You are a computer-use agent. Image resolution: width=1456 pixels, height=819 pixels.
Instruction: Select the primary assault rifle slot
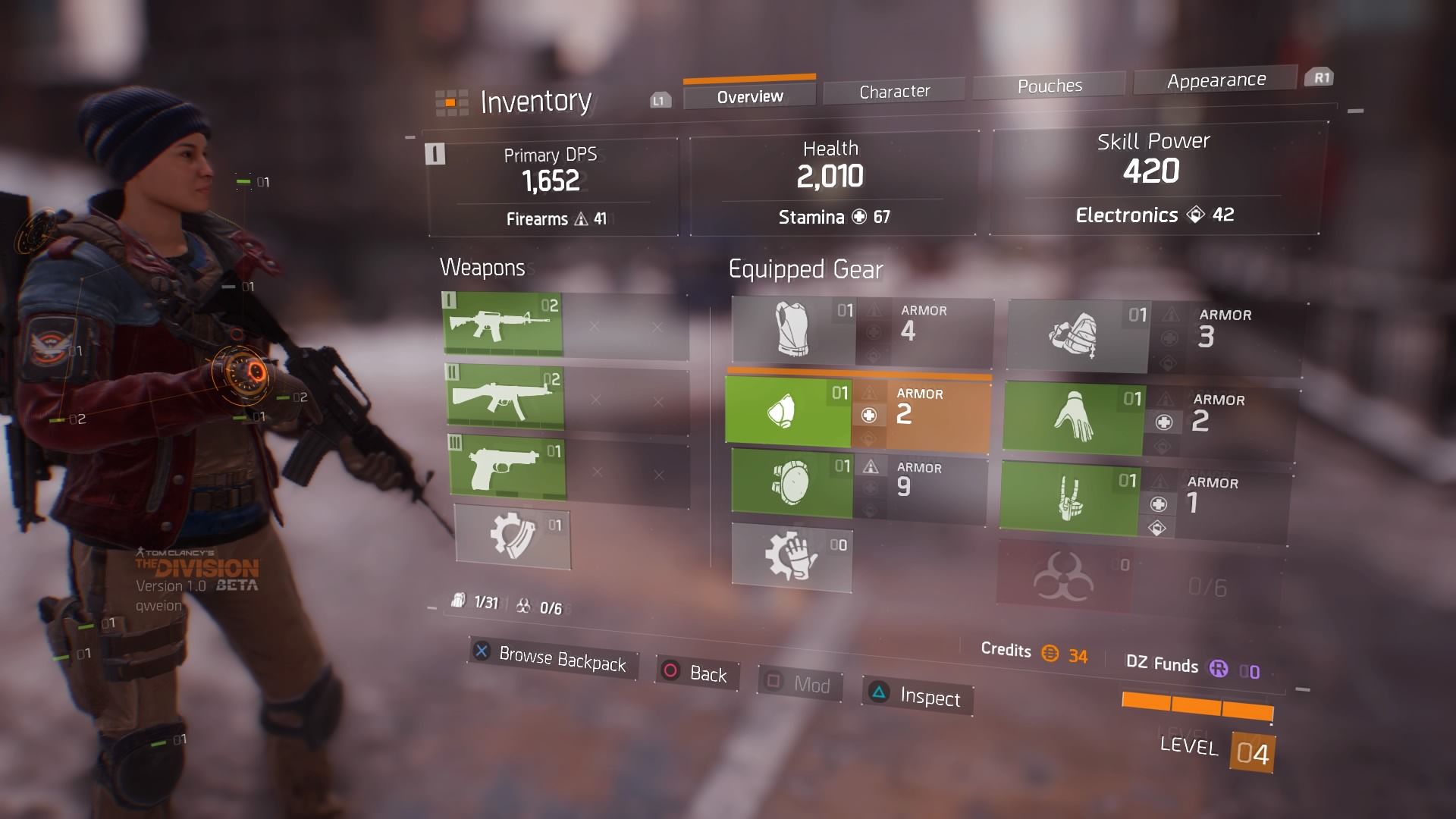point(503,323)
